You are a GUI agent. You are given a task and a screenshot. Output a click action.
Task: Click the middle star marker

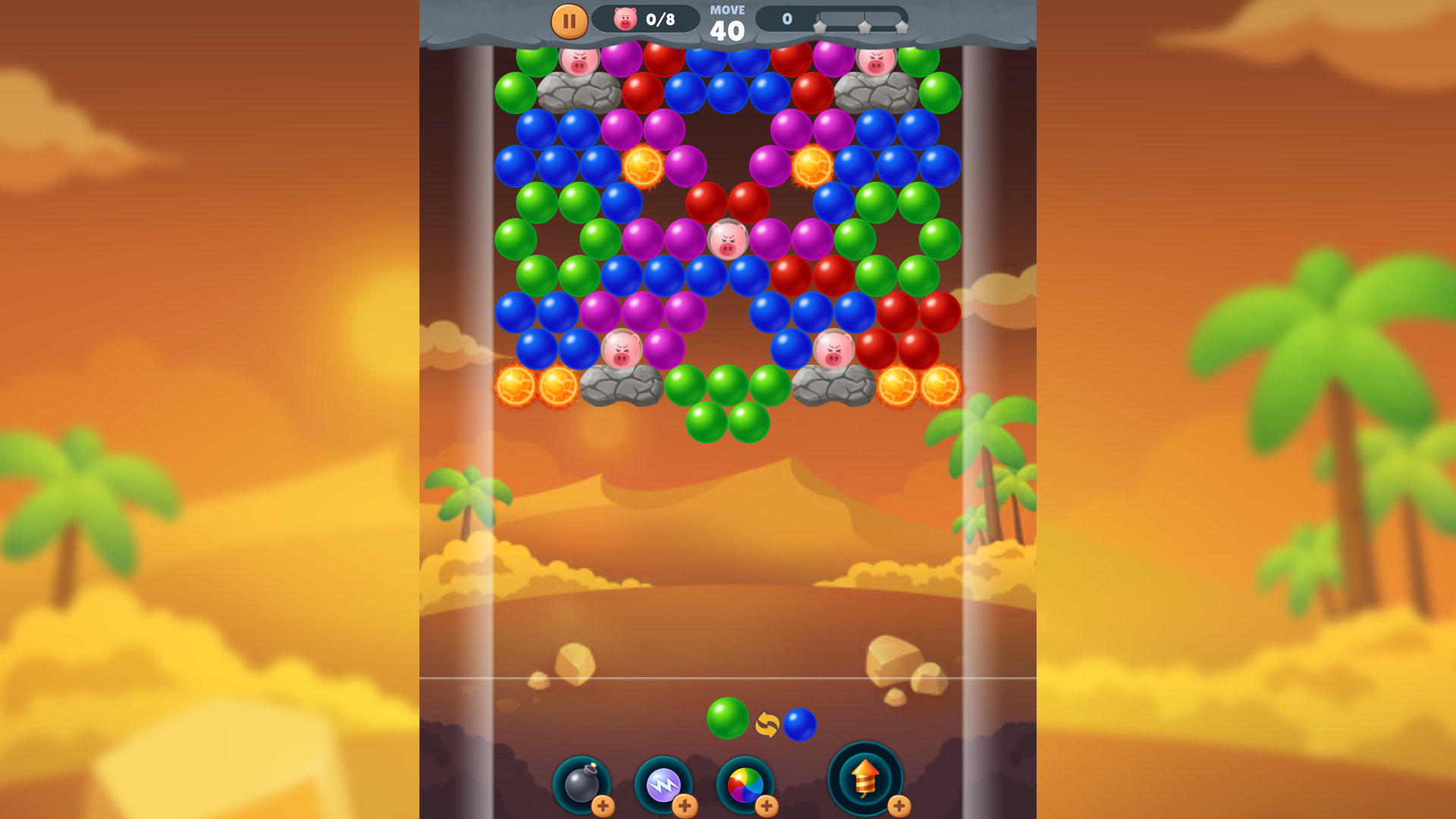pos(864,28)
